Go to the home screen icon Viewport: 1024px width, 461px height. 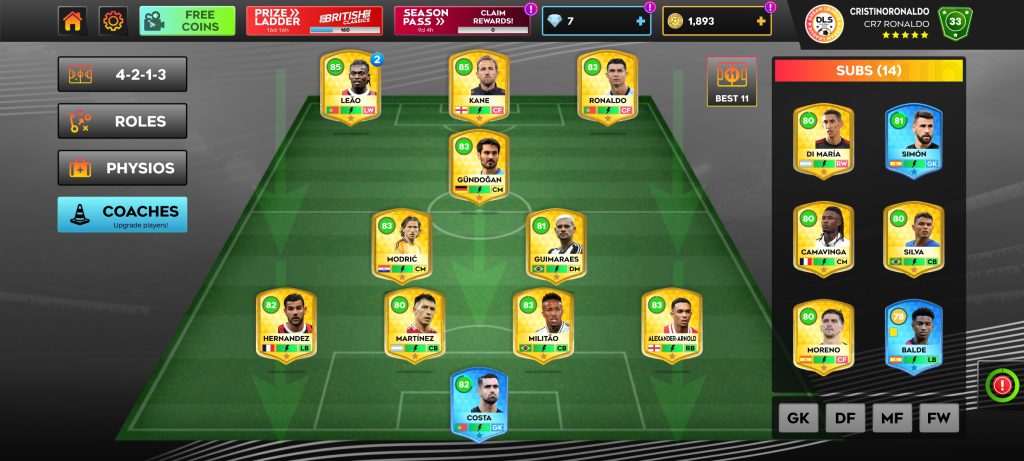click(x=72, y=21)
